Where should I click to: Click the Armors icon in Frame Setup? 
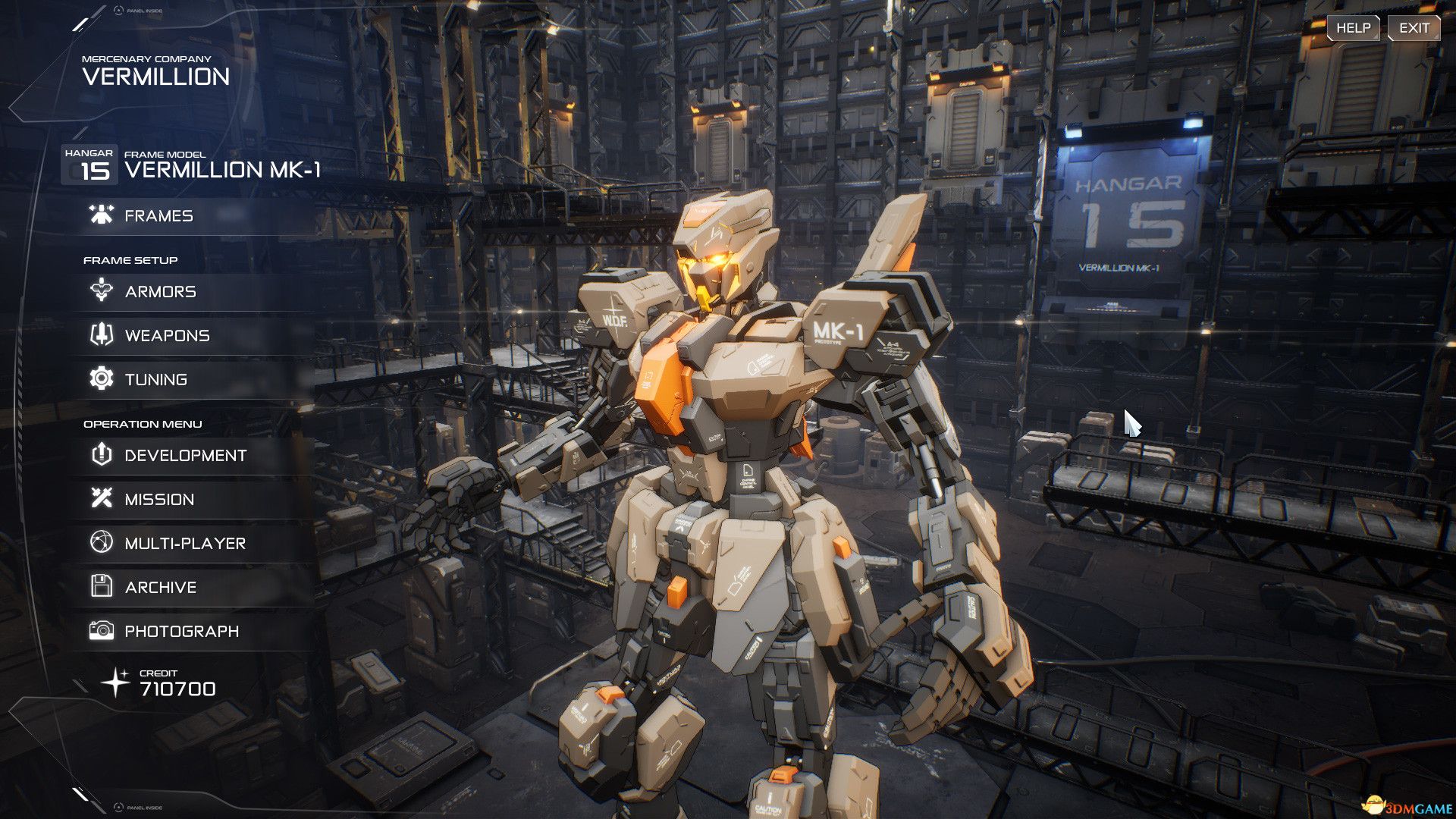pyautogui.click(x=99, y=291)
